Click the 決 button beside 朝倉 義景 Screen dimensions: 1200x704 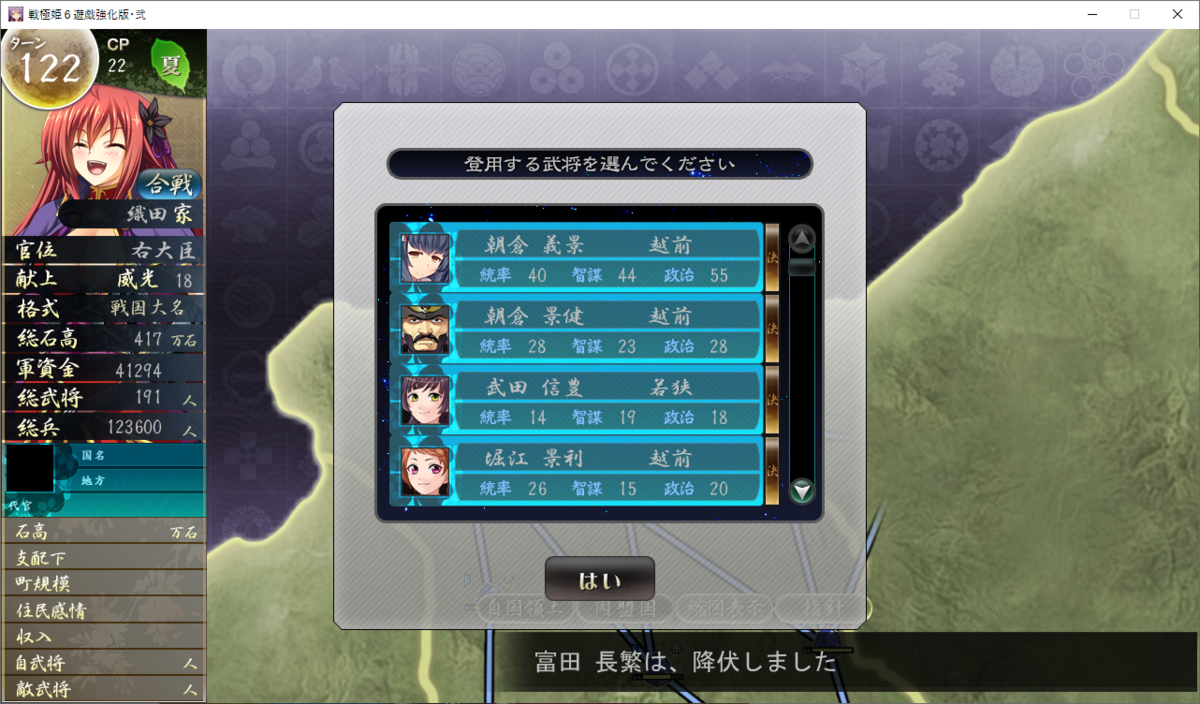coord(772,258)
